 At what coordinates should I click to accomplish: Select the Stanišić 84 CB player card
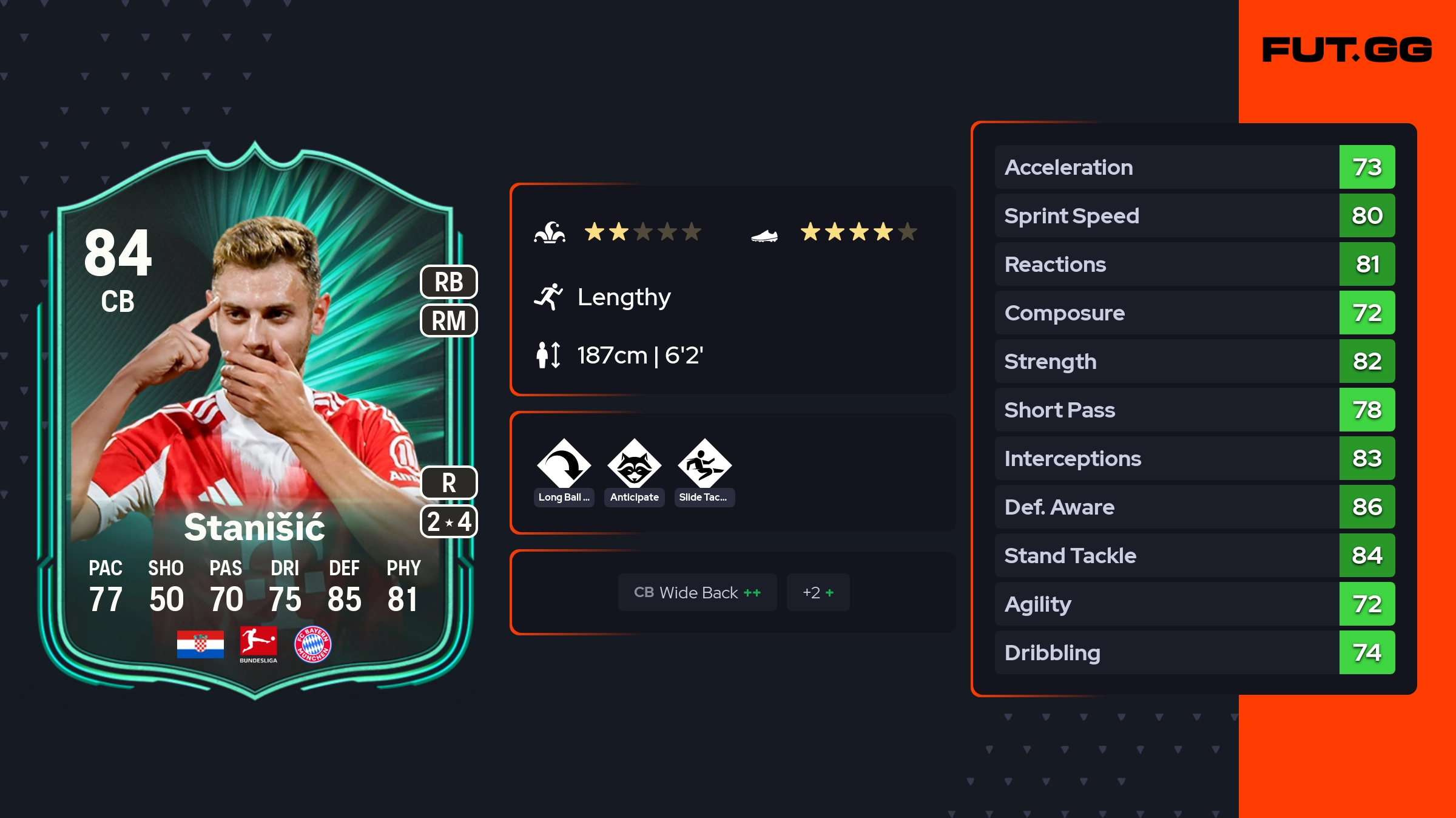click(x=255, y=425)
